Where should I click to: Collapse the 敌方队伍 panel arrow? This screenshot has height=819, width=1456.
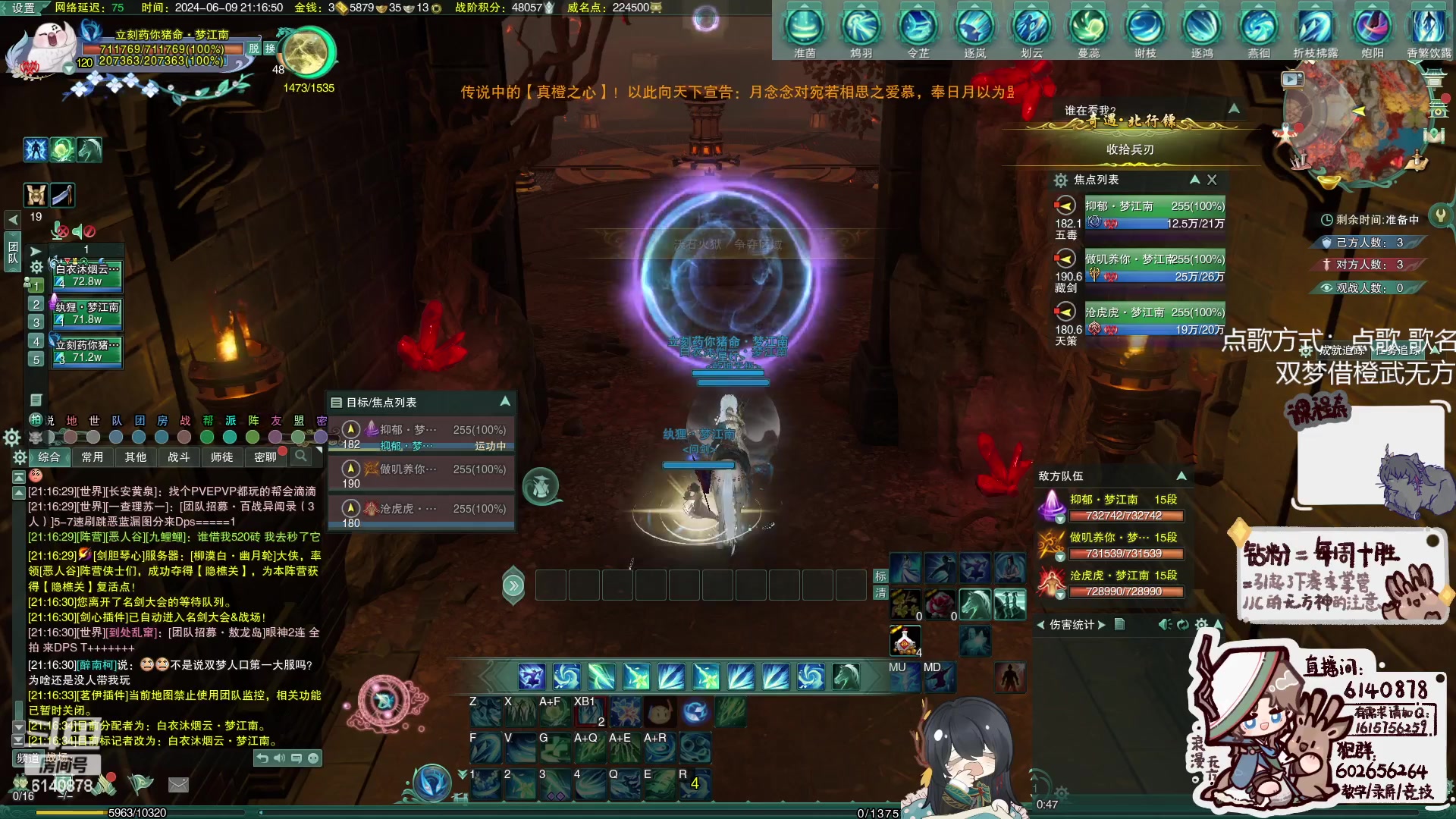pyautogui.click(x=1181, y=475)
